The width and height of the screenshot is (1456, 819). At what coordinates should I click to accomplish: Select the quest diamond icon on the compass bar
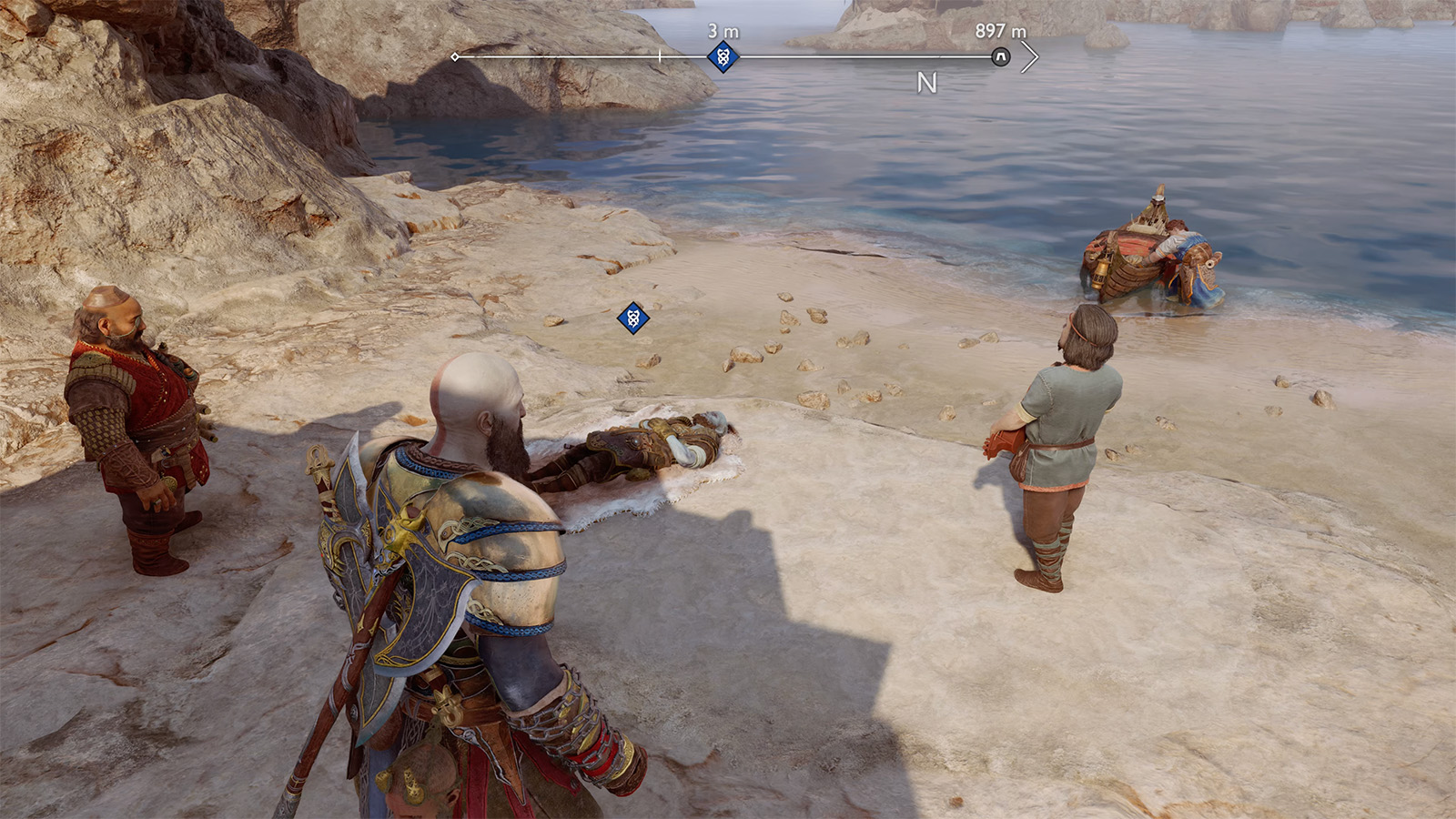(x=723, y=56)
